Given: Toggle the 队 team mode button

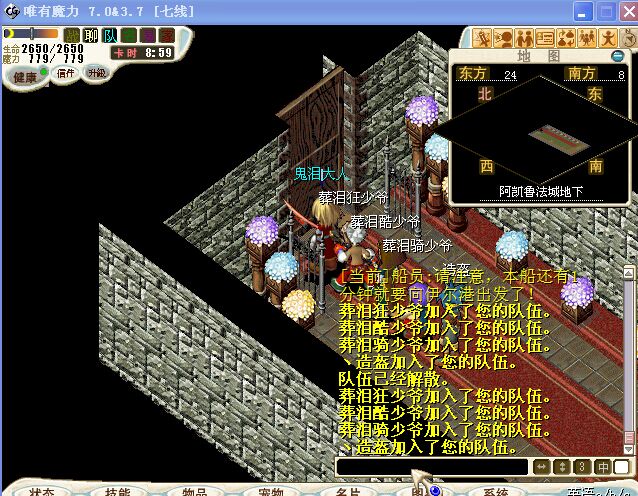Looking at the screenshot, I should 109,36.
